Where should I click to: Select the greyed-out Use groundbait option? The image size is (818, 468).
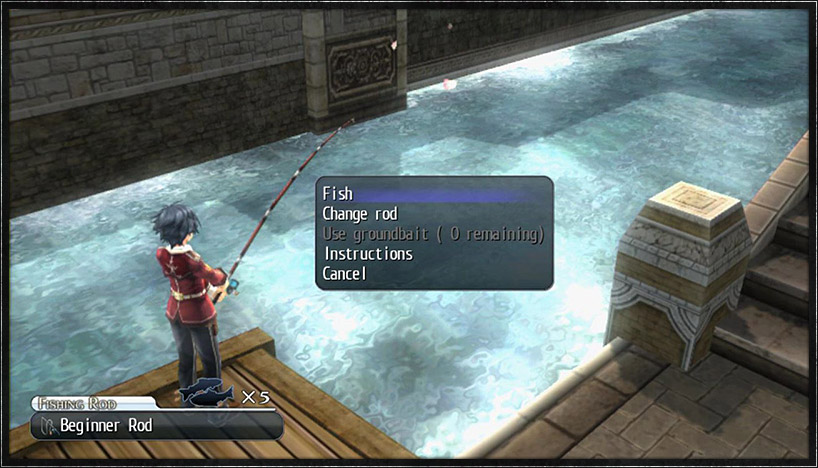click(x=432, y=234)
